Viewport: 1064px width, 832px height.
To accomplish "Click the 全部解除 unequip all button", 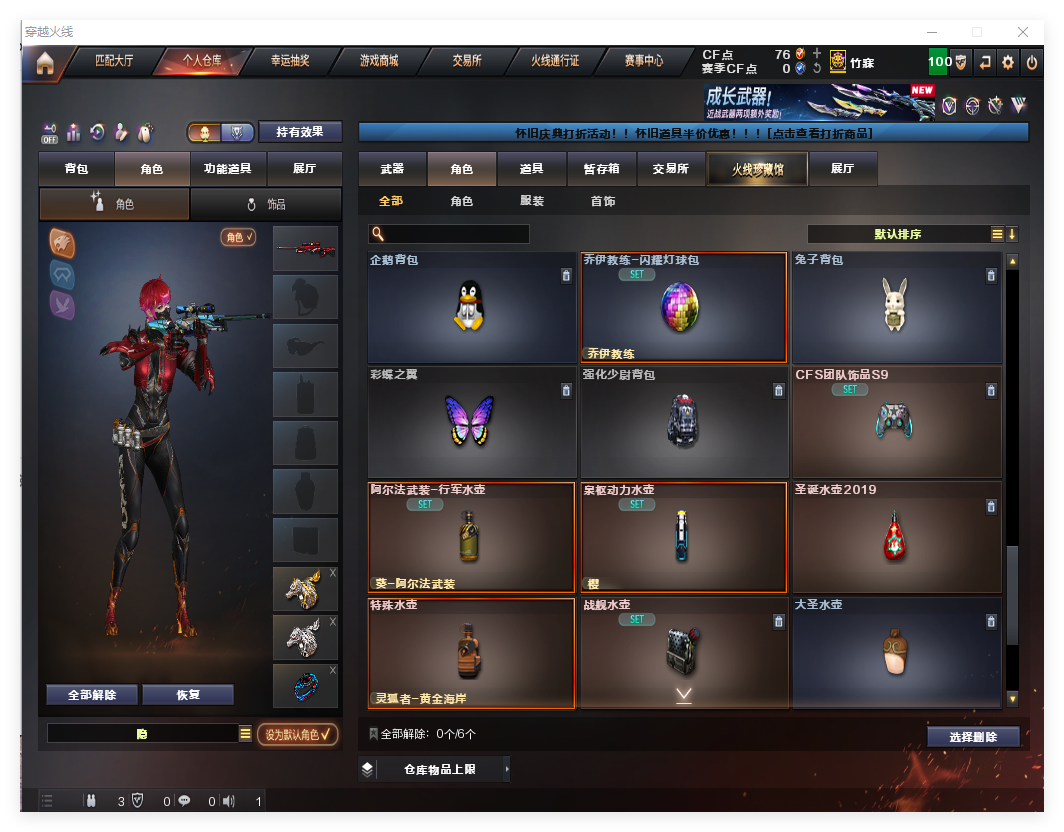I will 92,695.
